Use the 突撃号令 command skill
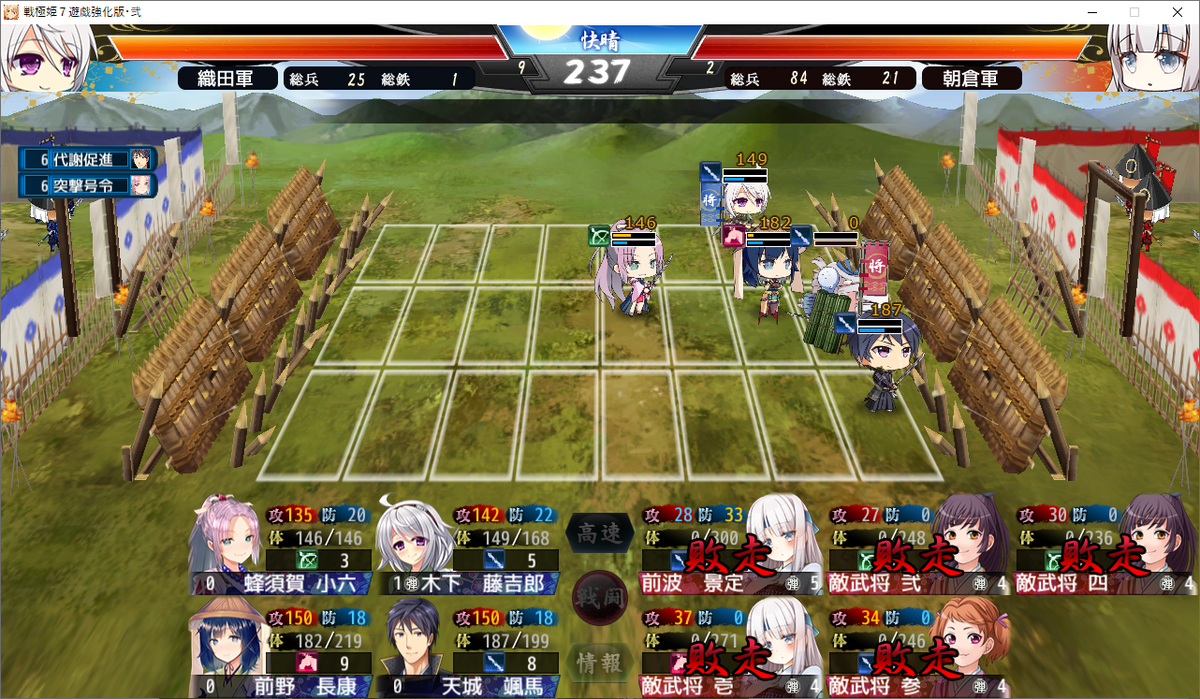 88,185
